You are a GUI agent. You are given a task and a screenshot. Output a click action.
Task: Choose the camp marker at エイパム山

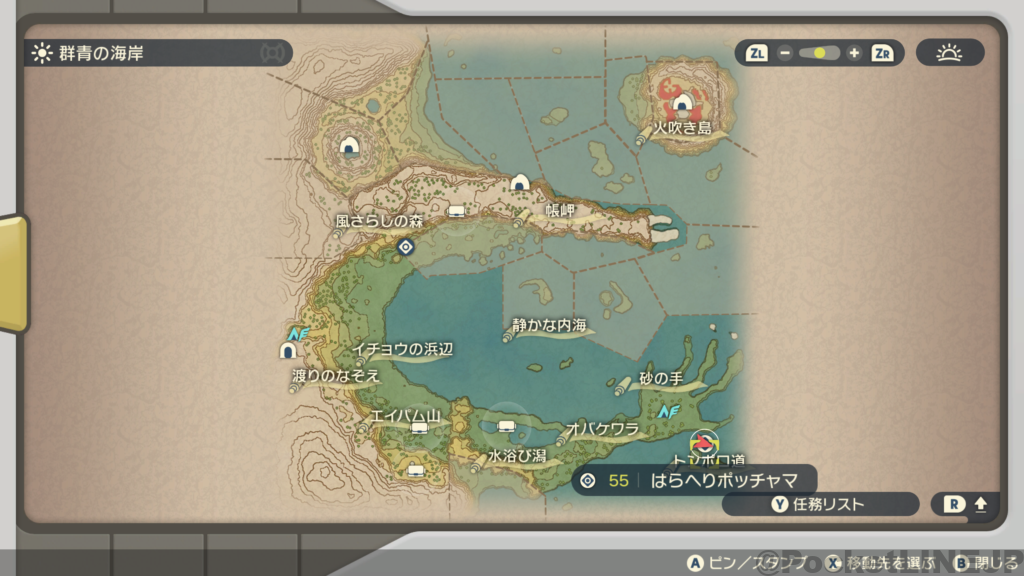(419, 429)
